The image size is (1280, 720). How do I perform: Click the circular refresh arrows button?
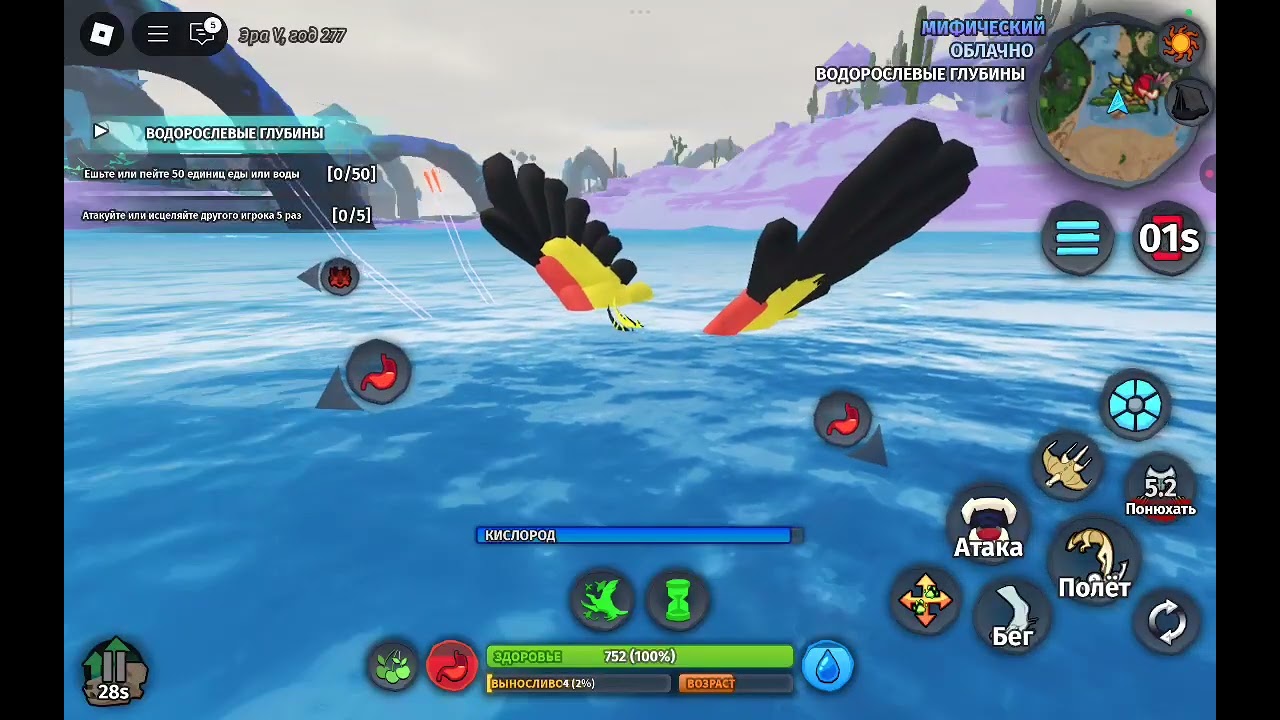tap(1166, 622)
